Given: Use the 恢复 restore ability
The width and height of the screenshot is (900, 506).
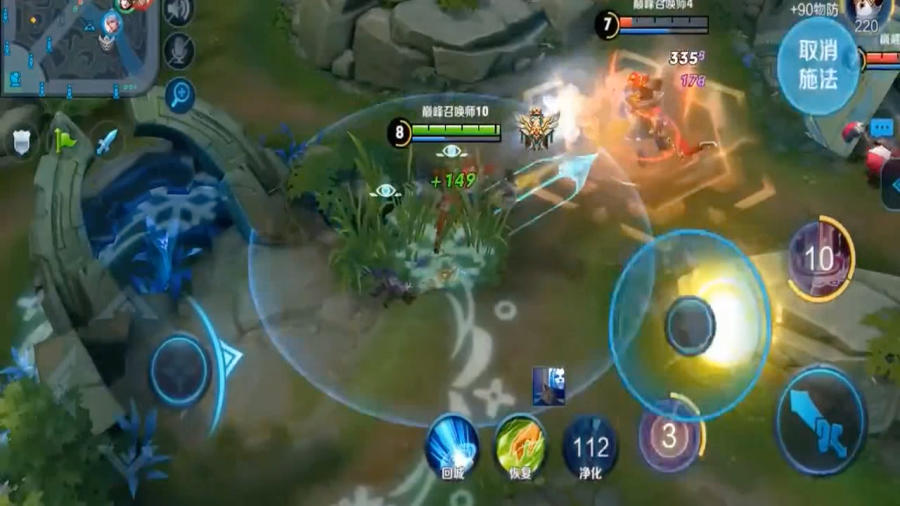Looking at the screenshot, I should (520, 443).
